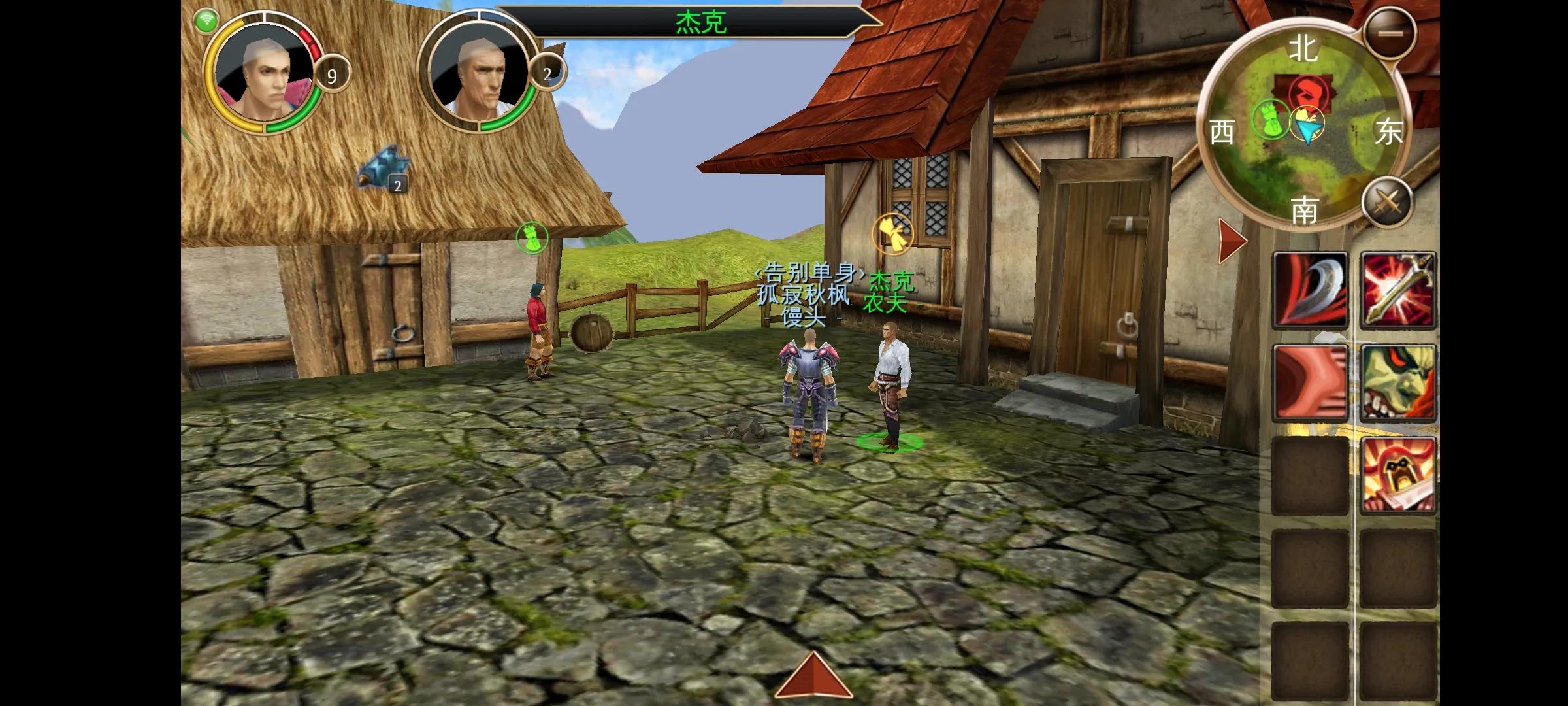1568x706 pixels.
Task: Open the red up-arrow panel at the bottom
Action: click(813, 676)
